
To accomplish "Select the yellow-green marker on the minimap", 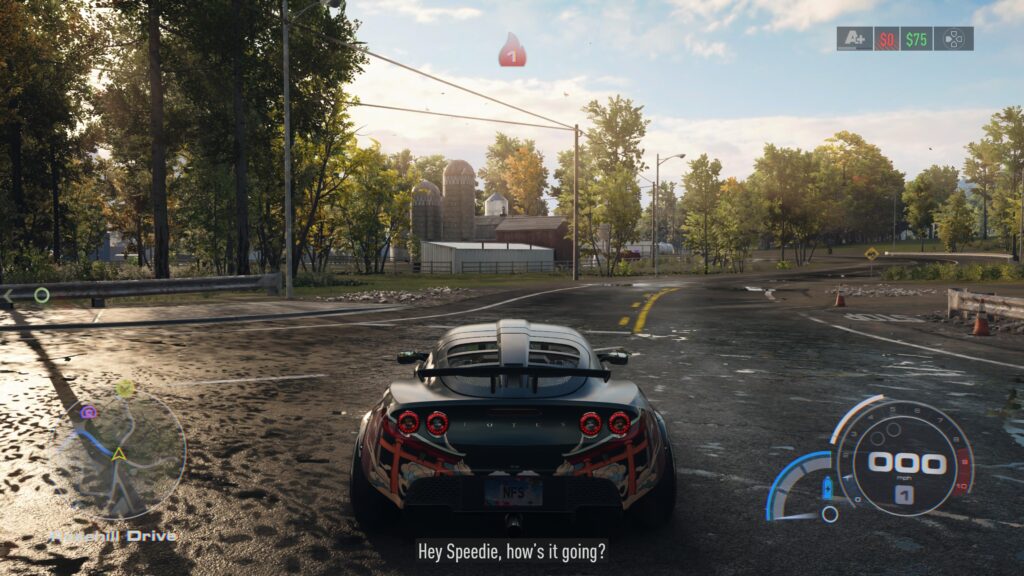I will pos(124,387).
